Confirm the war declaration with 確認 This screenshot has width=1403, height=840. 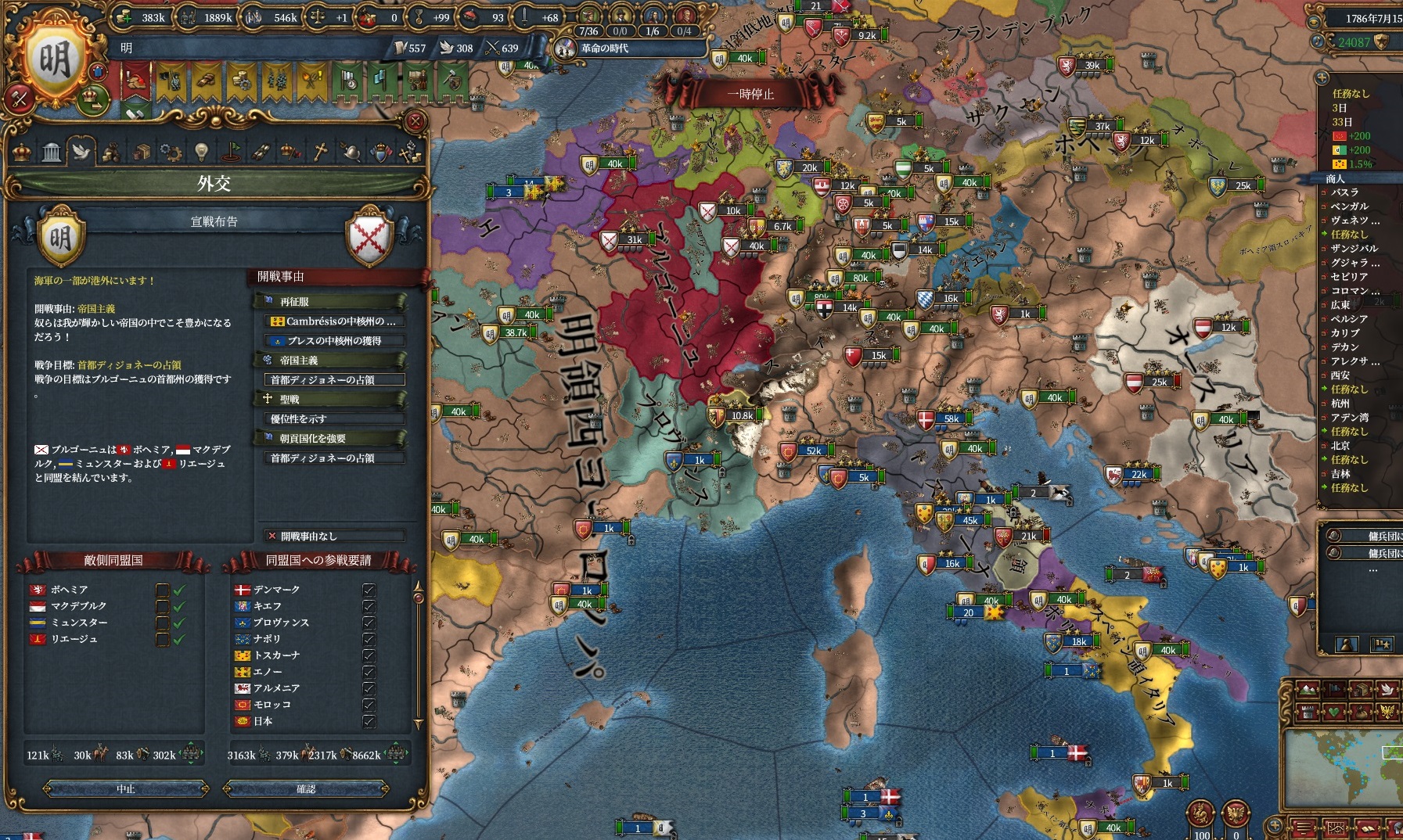(305, 789)
